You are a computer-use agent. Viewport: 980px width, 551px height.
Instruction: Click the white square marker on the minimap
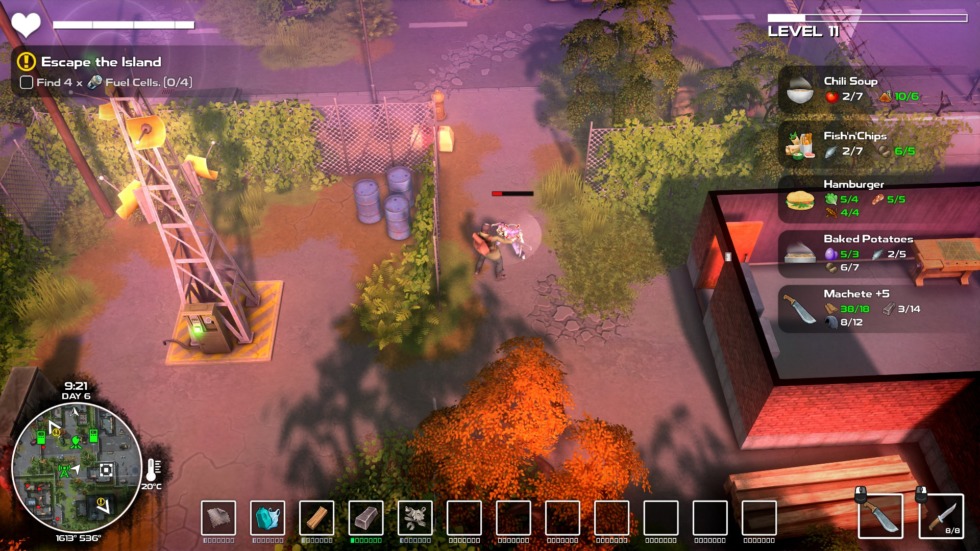(105, 470)
